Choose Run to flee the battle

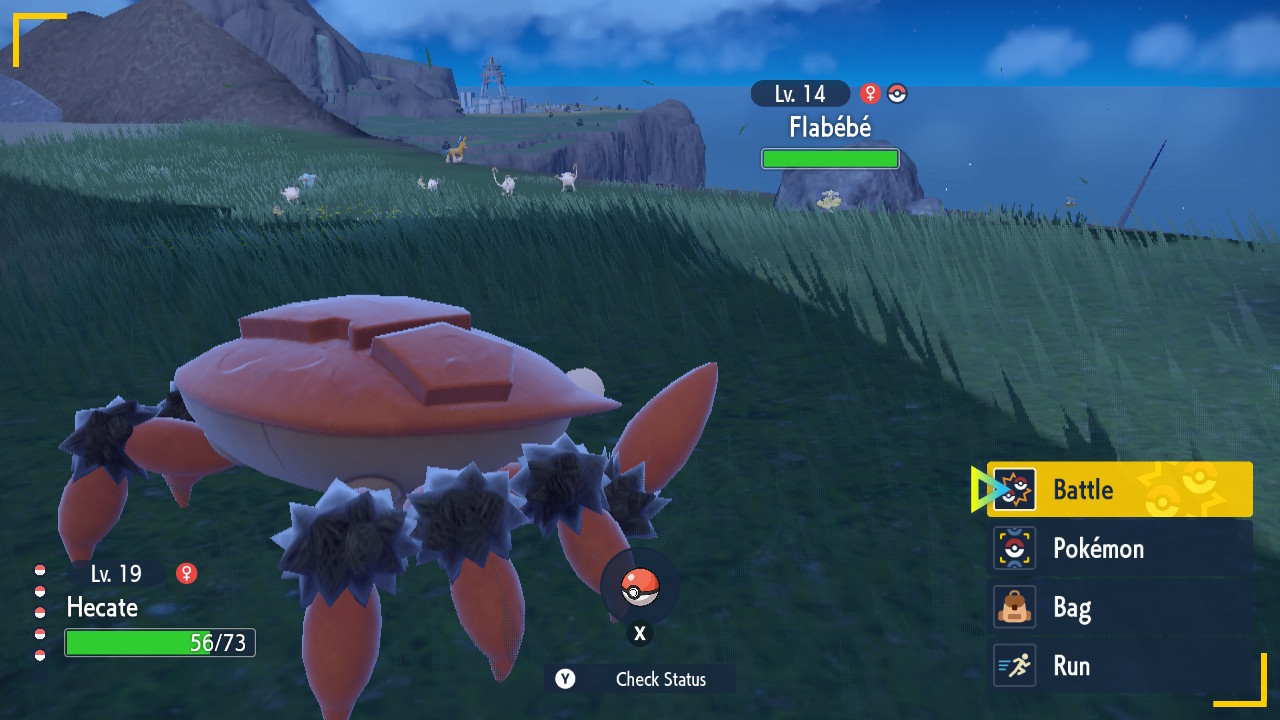point(1119,666)
